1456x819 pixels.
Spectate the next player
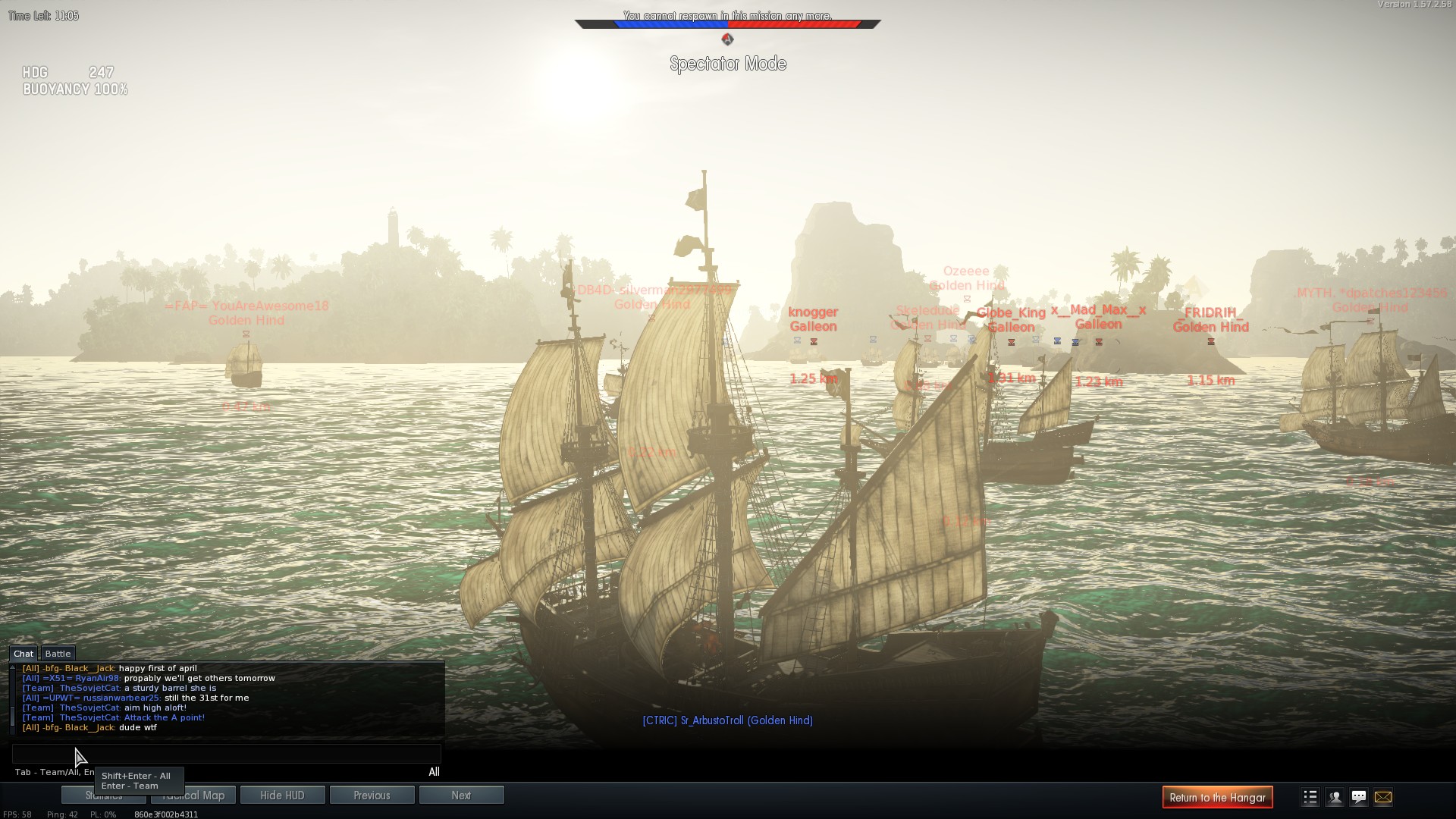point(461,795)
